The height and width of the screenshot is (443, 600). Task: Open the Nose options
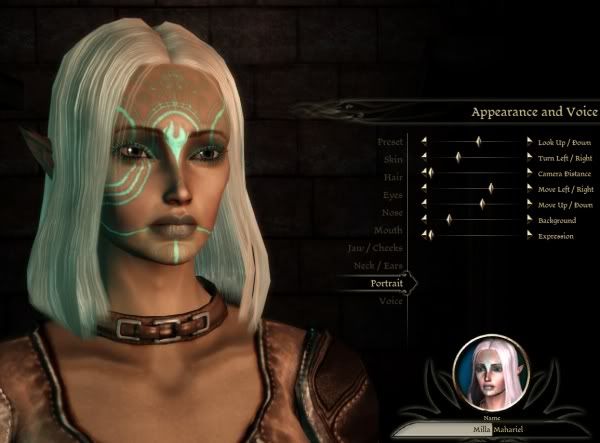click(392, 213)
